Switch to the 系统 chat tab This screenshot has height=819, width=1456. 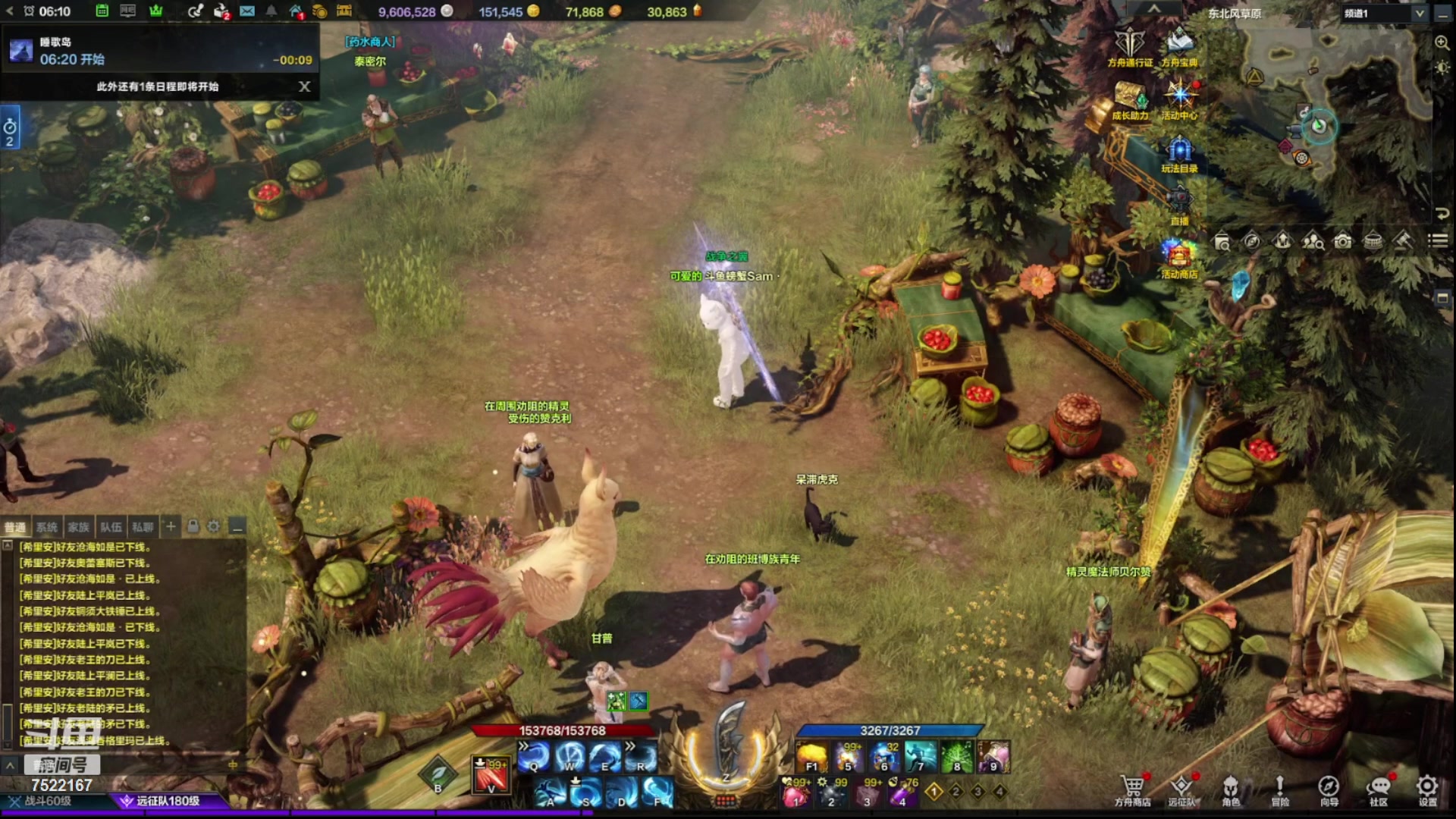[x=47, y=527]
